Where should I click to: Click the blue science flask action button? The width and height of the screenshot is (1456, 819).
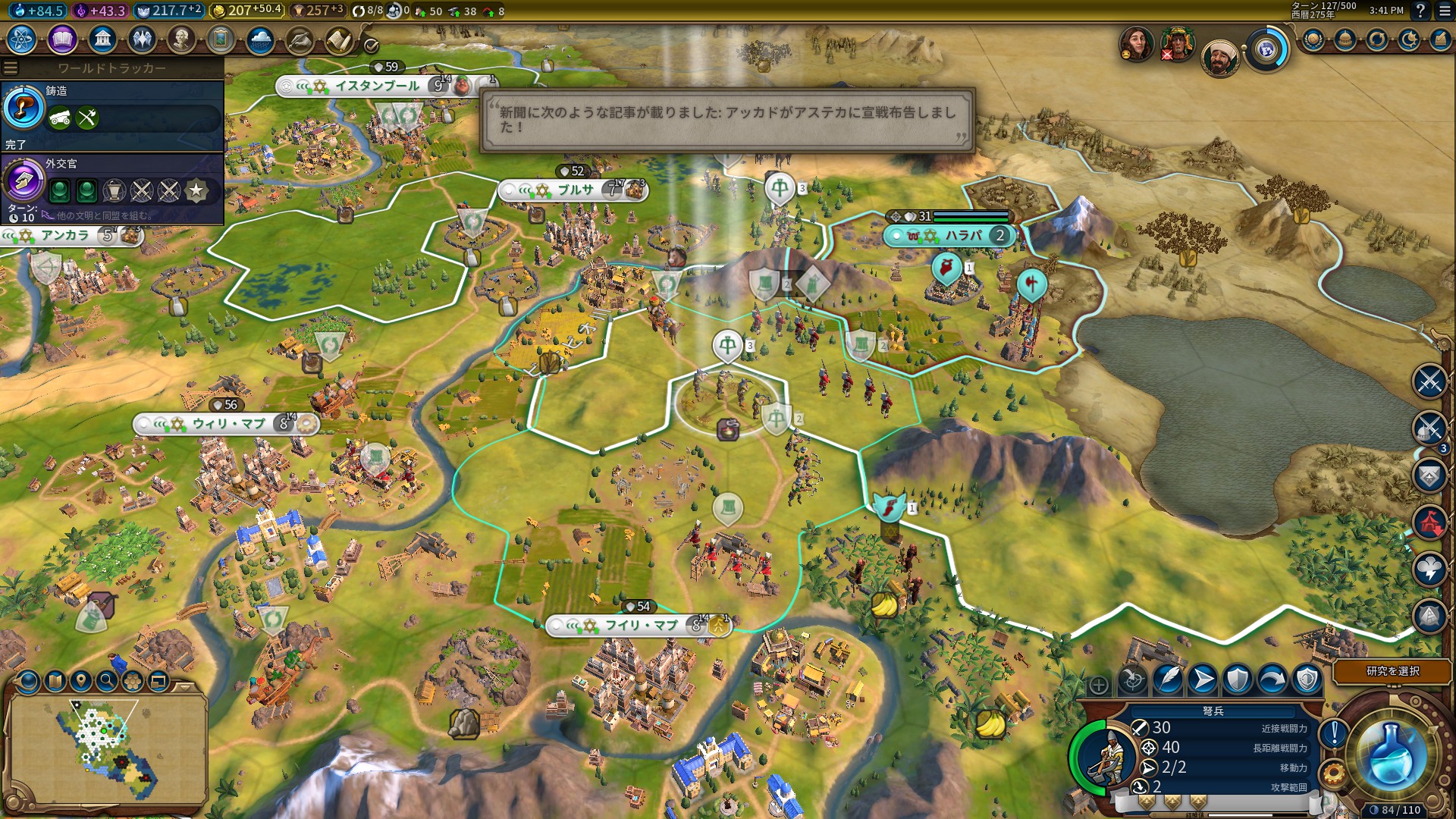pyautogui.click(x=1392, y=753)
